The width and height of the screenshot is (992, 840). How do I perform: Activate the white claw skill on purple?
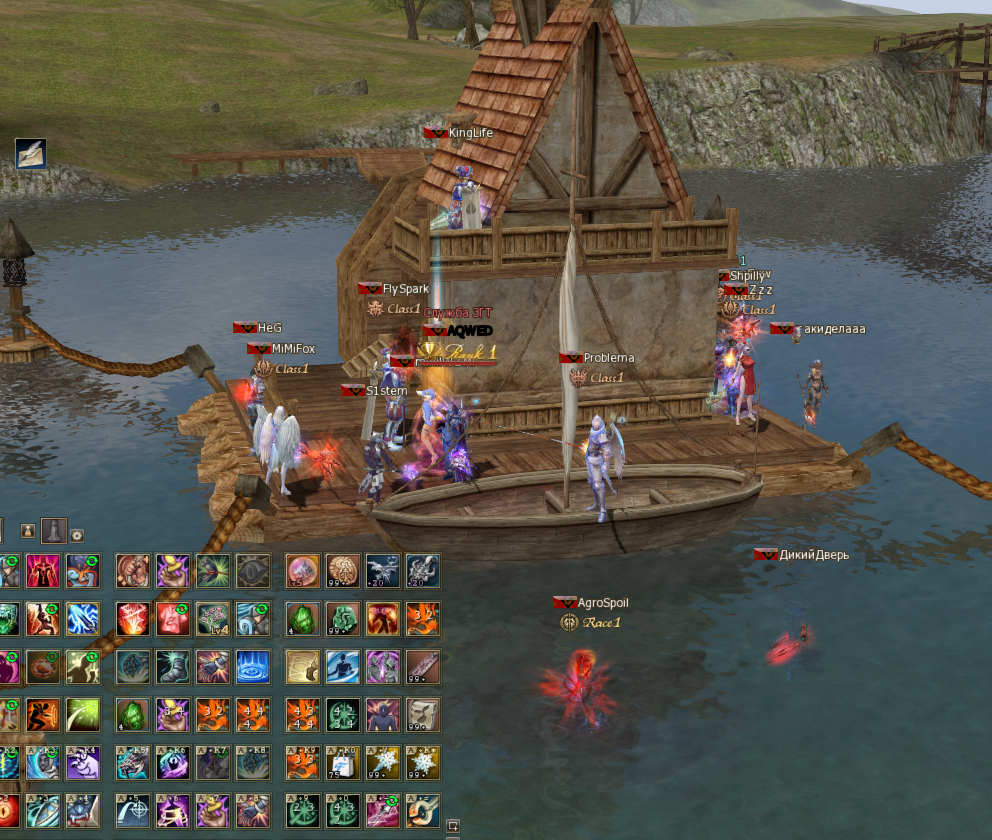83,763
